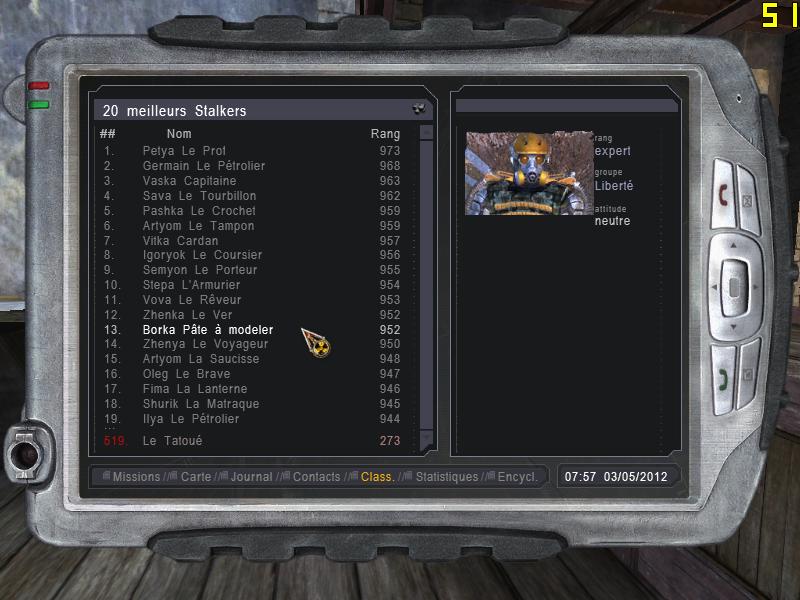Pick Vitka Cardan from the list

180,241
